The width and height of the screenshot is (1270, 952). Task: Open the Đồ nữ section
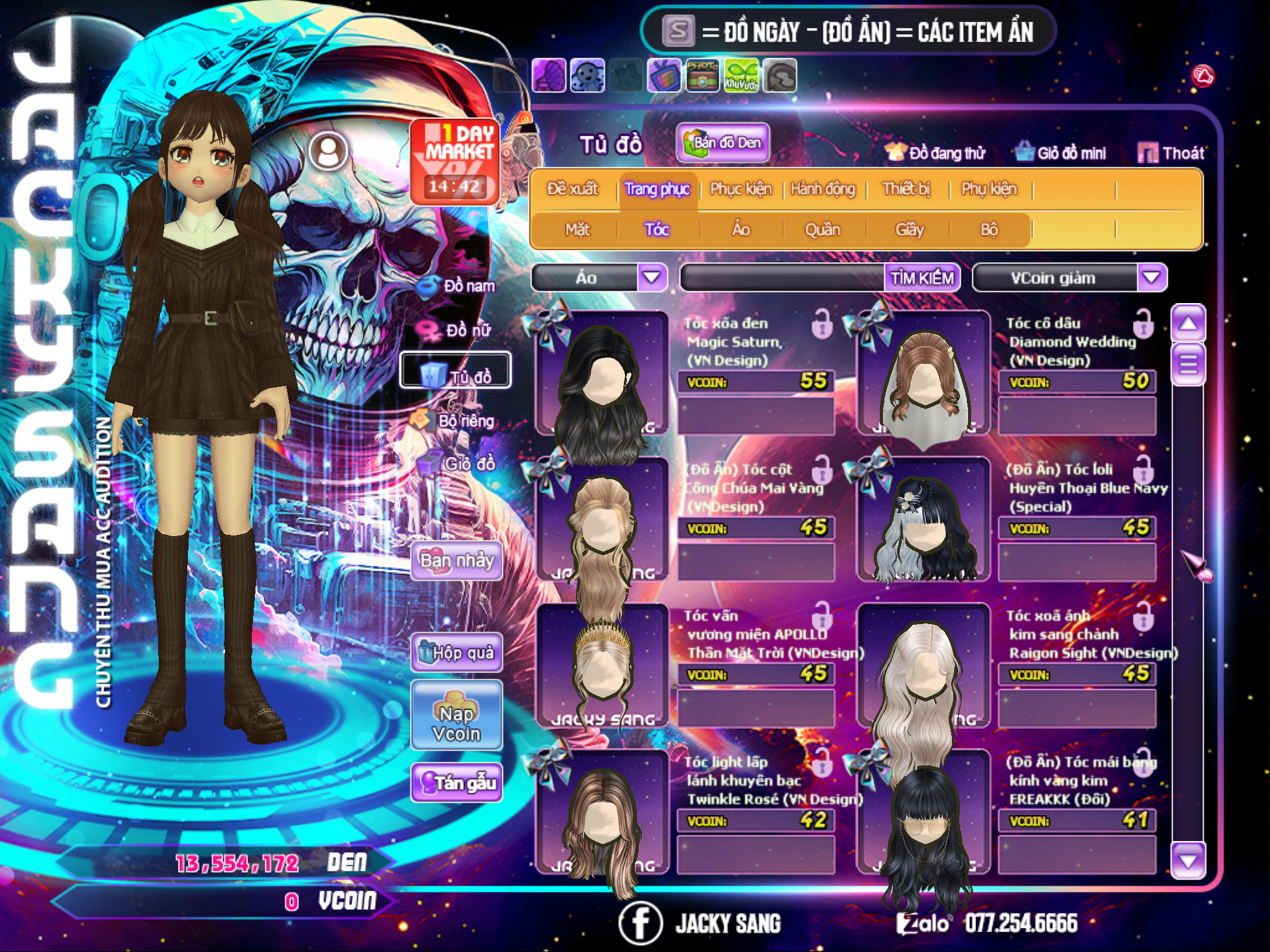click(459, 330)
